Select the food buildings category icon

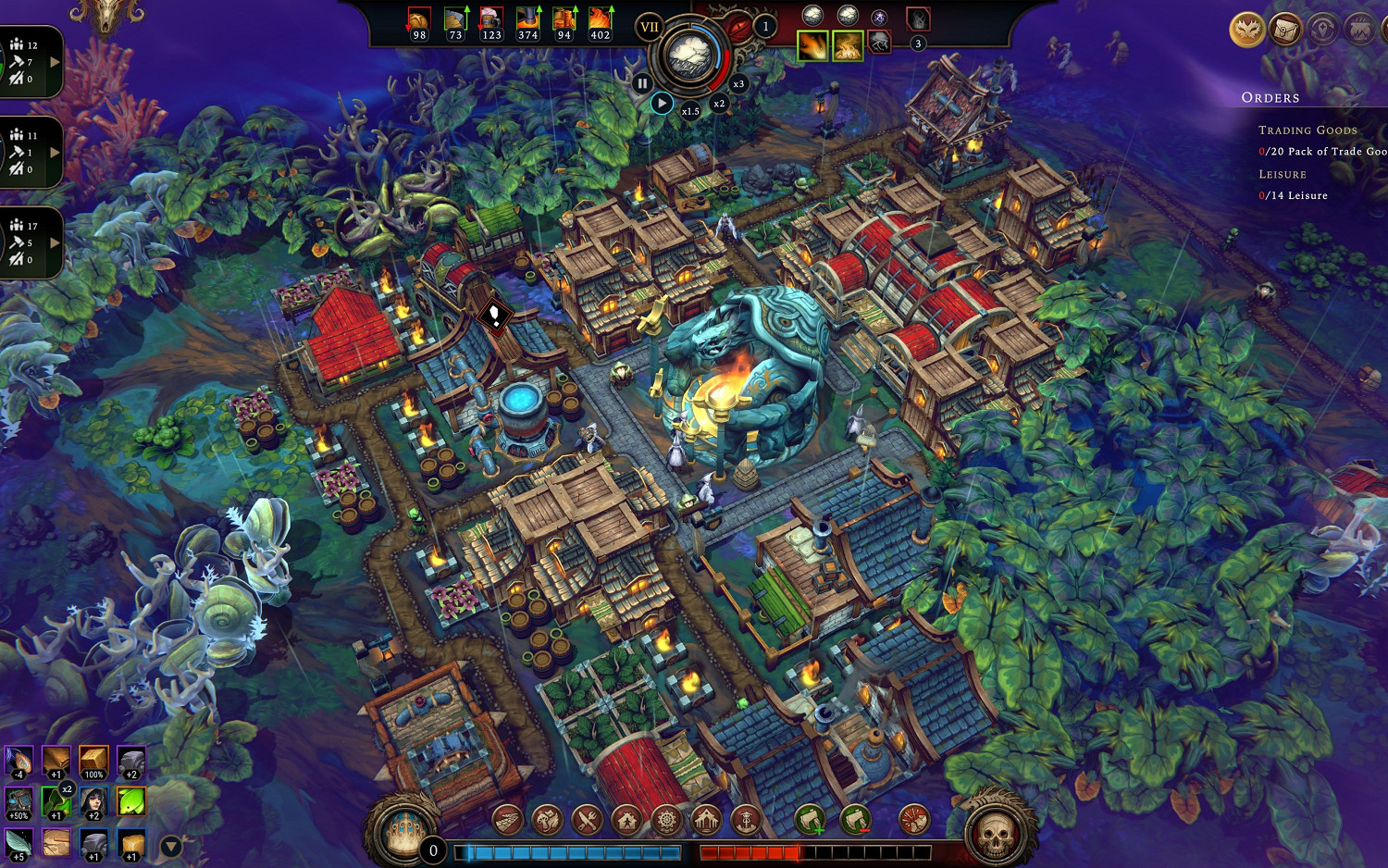pos(545,818)
